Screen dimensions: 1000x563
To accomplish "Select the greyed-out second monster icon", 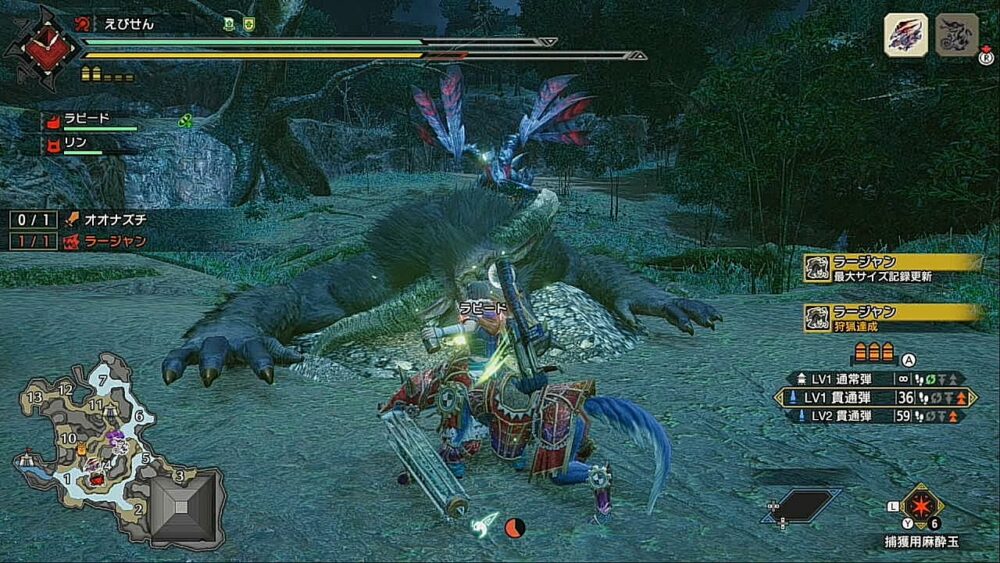I will tap(956, 35).
